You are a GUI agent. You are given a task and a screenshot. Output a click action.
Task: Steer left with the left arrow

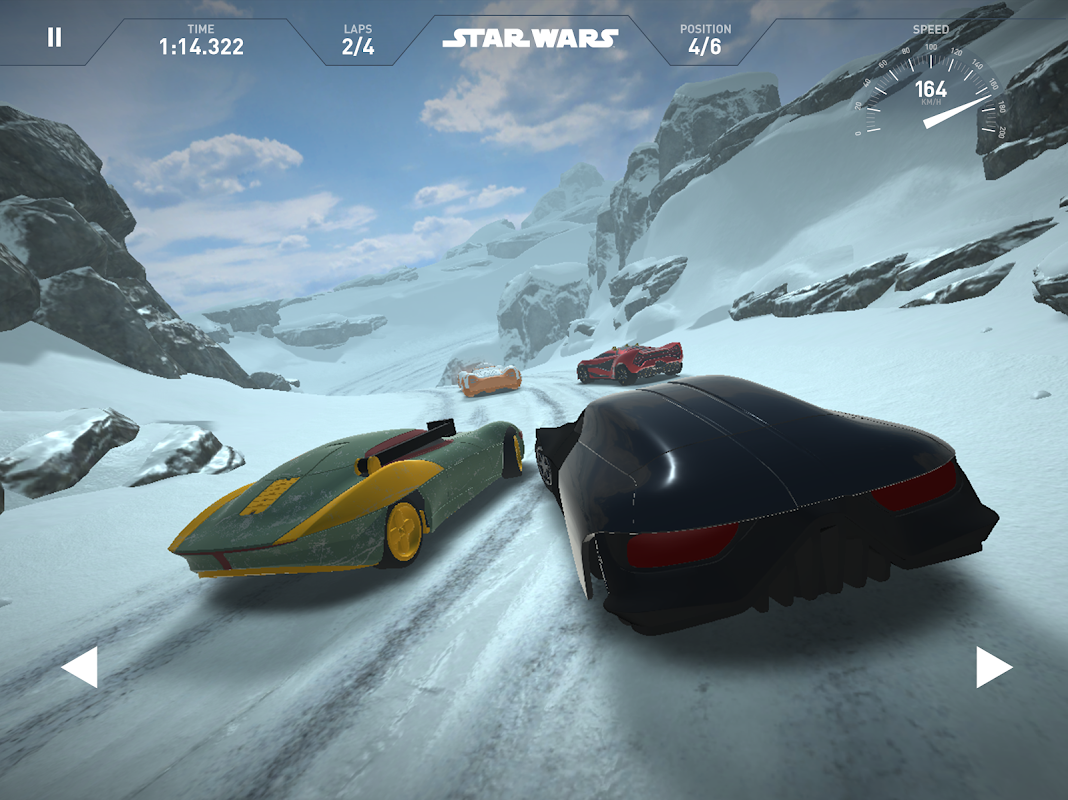pyautogui.click(x=80, y=667)
